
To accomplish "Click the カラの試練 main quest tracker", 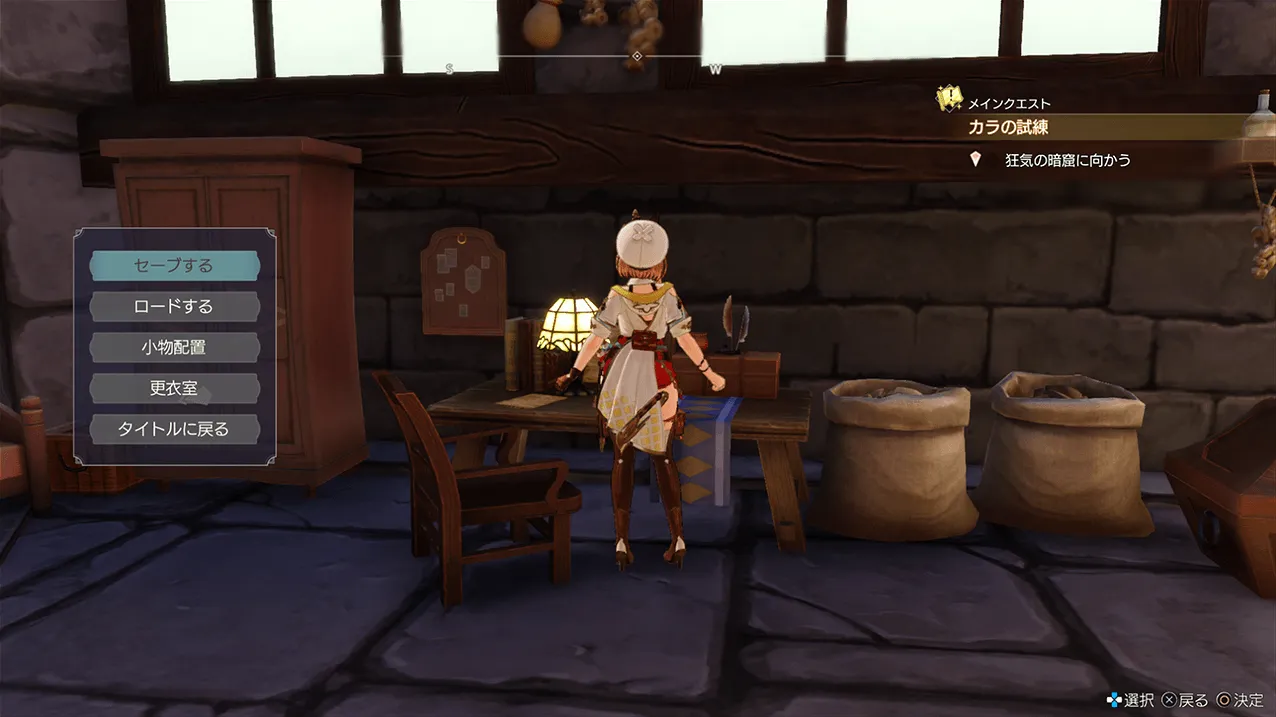I will point(1008,128).
